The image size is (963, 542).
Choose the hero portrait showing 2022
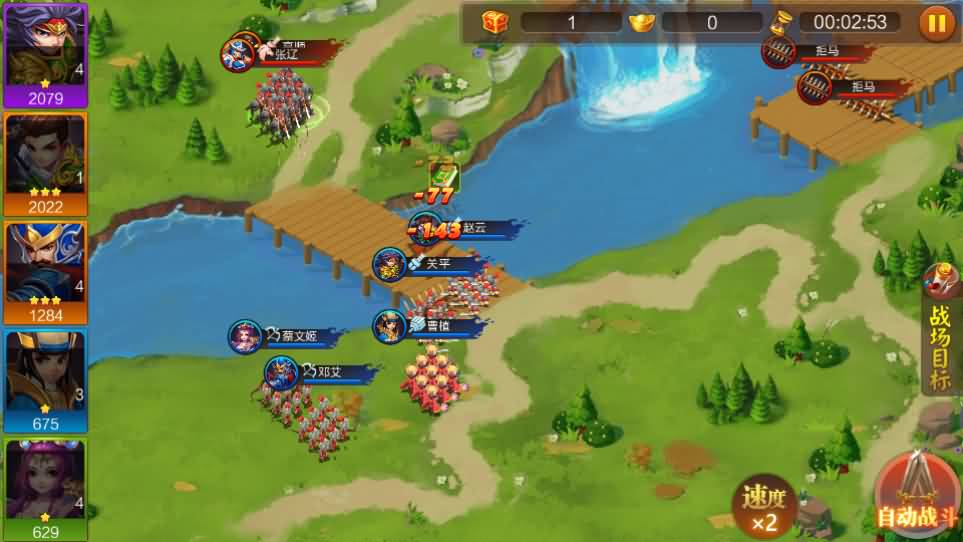point(45,163)
